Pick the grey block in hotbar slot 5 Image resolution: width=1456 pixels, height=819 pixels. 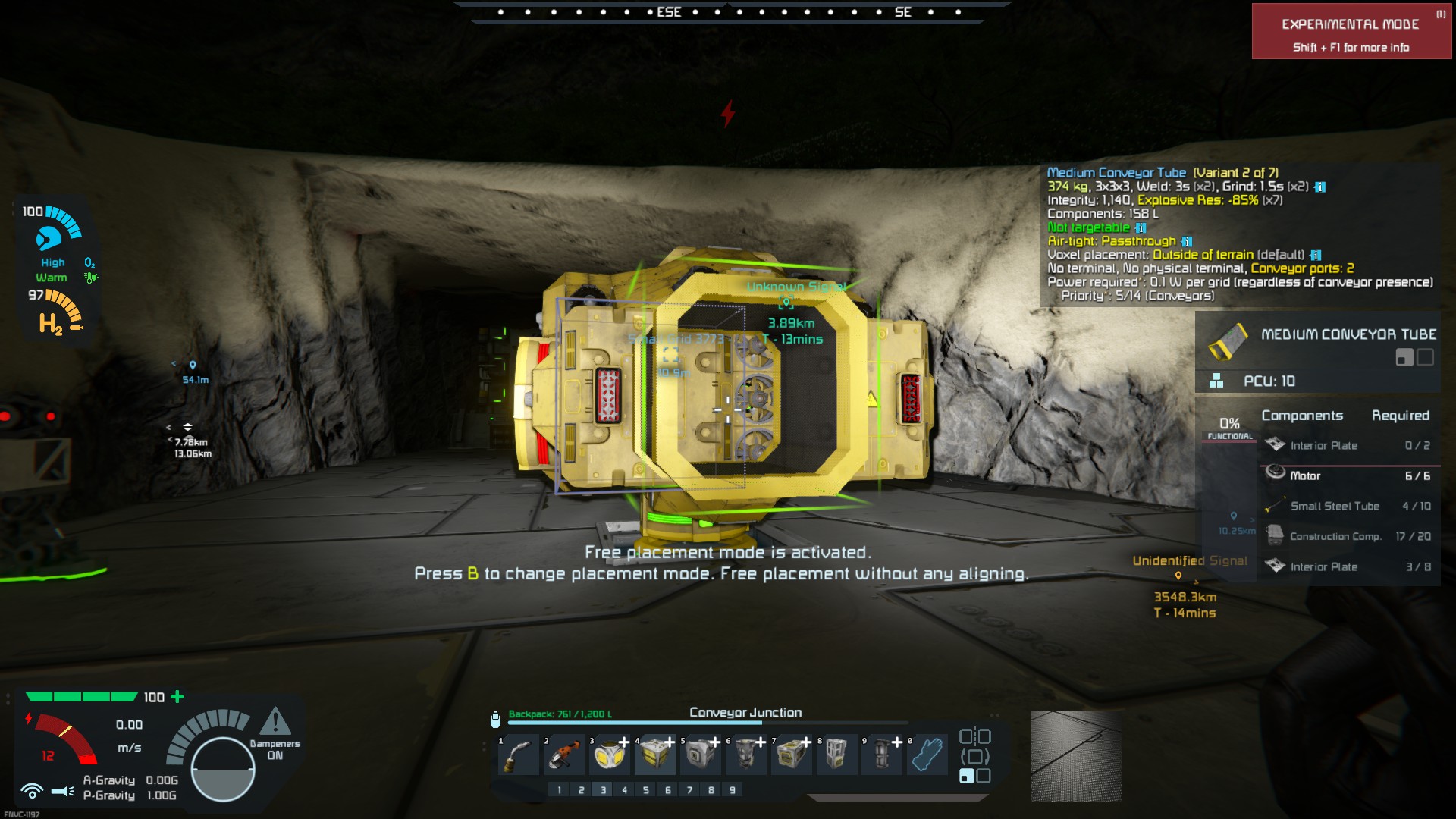pos(701,755)
